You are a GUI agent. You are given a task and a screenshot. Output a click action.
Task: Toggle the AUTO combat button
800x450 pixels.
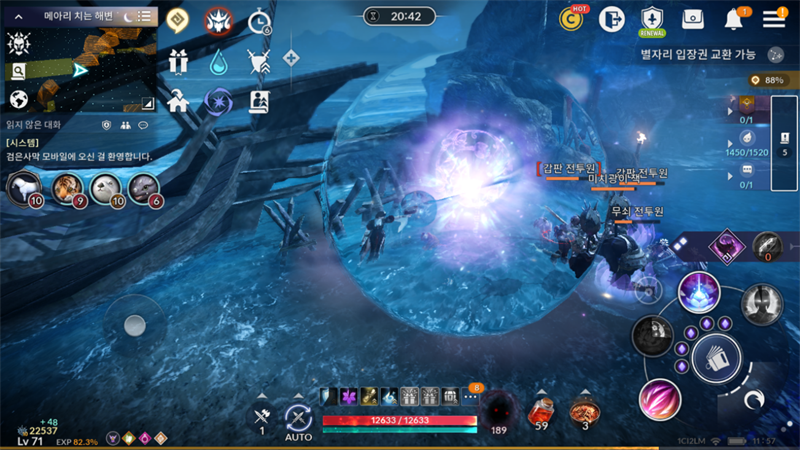(x=298, y=419)
